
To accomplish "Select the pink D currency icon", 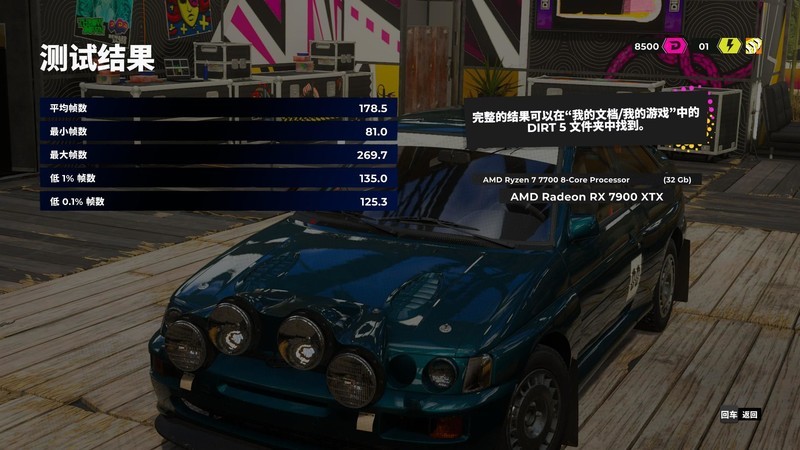I will coord(676,46).
